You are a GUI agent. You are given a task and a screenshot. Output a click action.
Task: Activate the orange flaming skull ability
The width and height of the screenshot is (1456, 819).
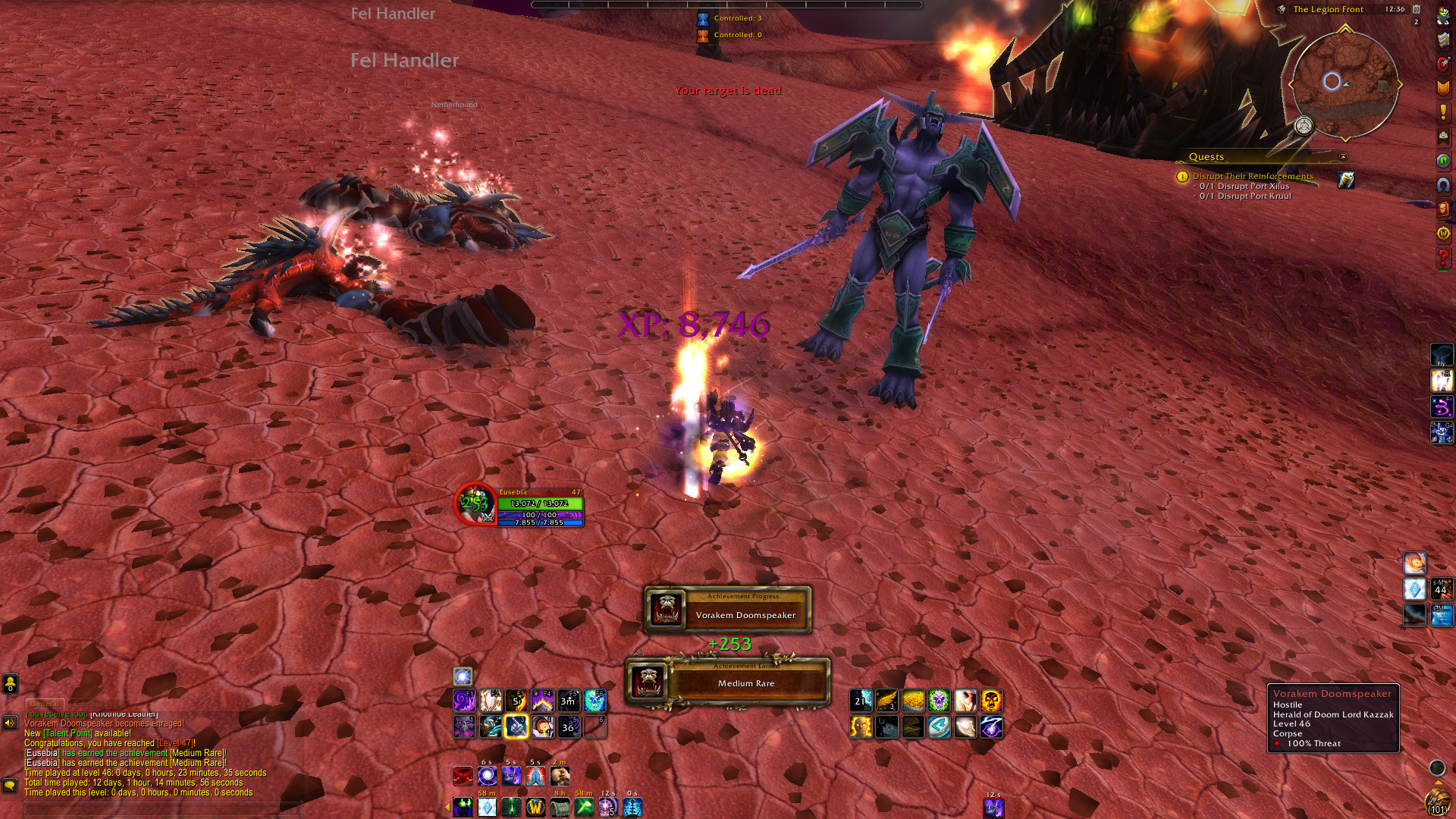click(991, 701)
